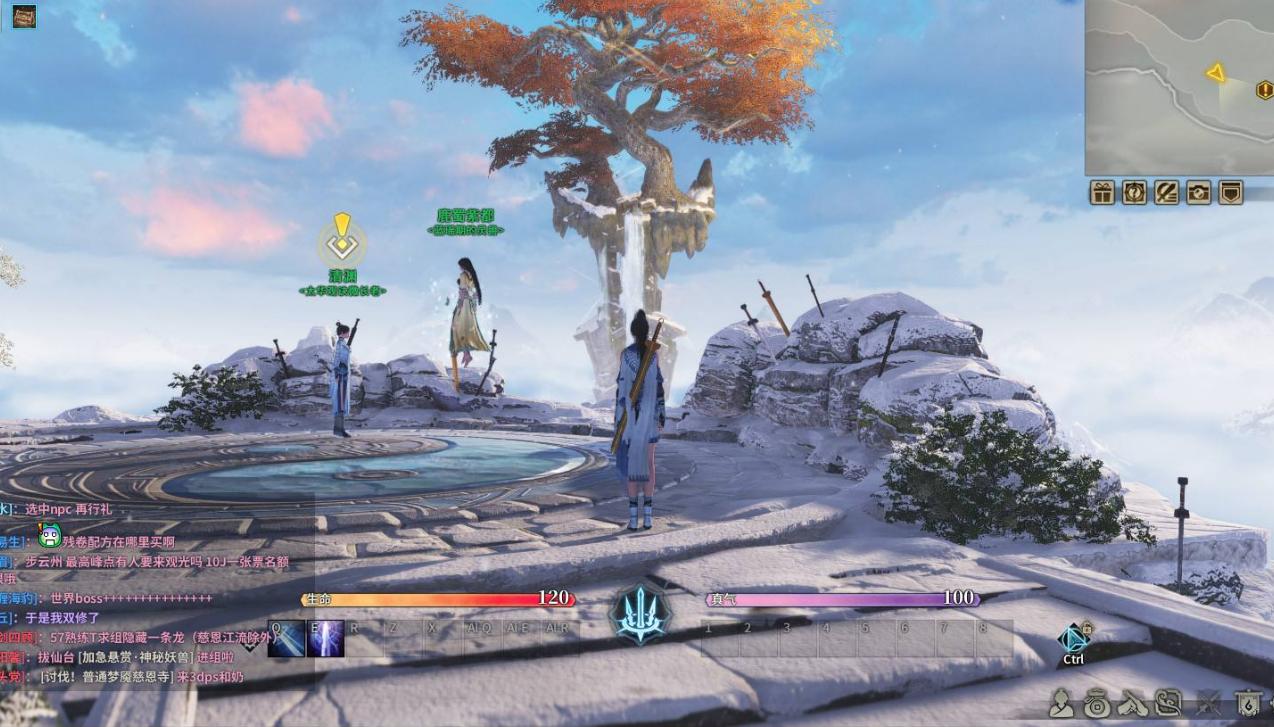Select the quest exclamation marker on minimap

coord(1264,91)
